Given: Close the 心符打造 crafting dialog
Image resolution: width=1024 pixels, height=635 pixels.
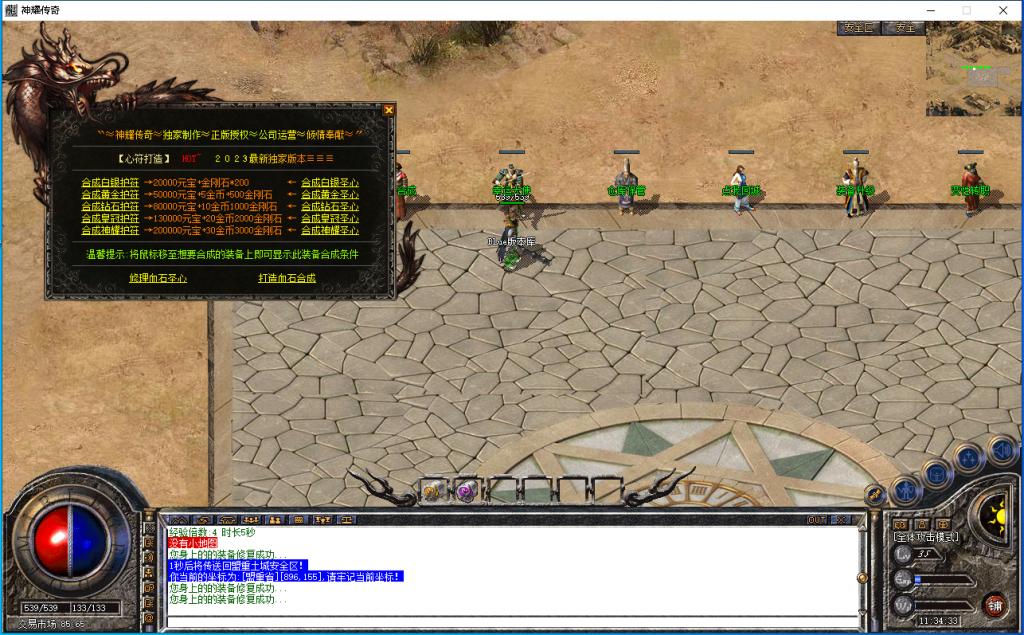Looking at the screenshot, I should point(388,110).
